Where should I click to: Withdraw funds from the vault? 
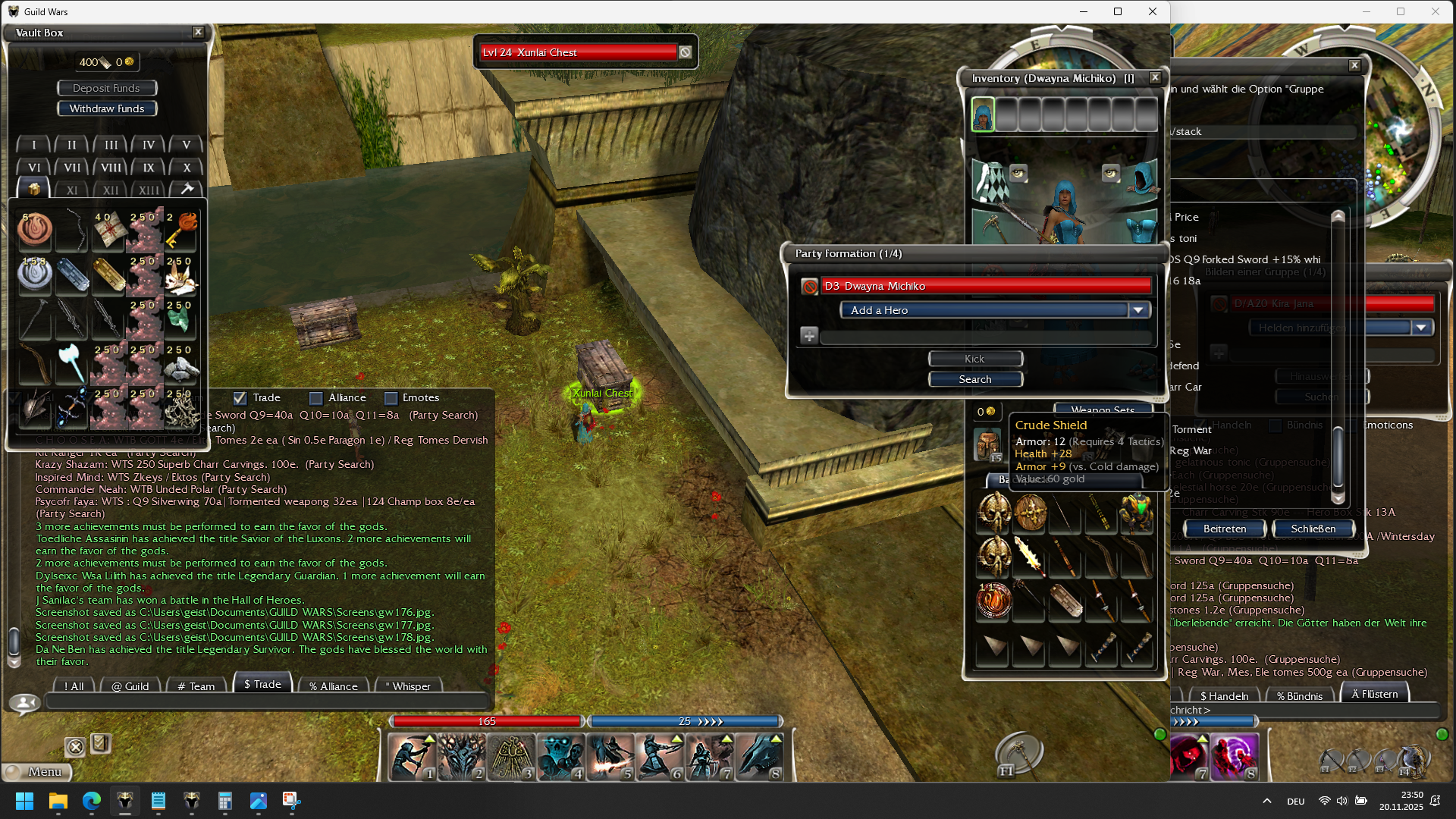[106, 108]
